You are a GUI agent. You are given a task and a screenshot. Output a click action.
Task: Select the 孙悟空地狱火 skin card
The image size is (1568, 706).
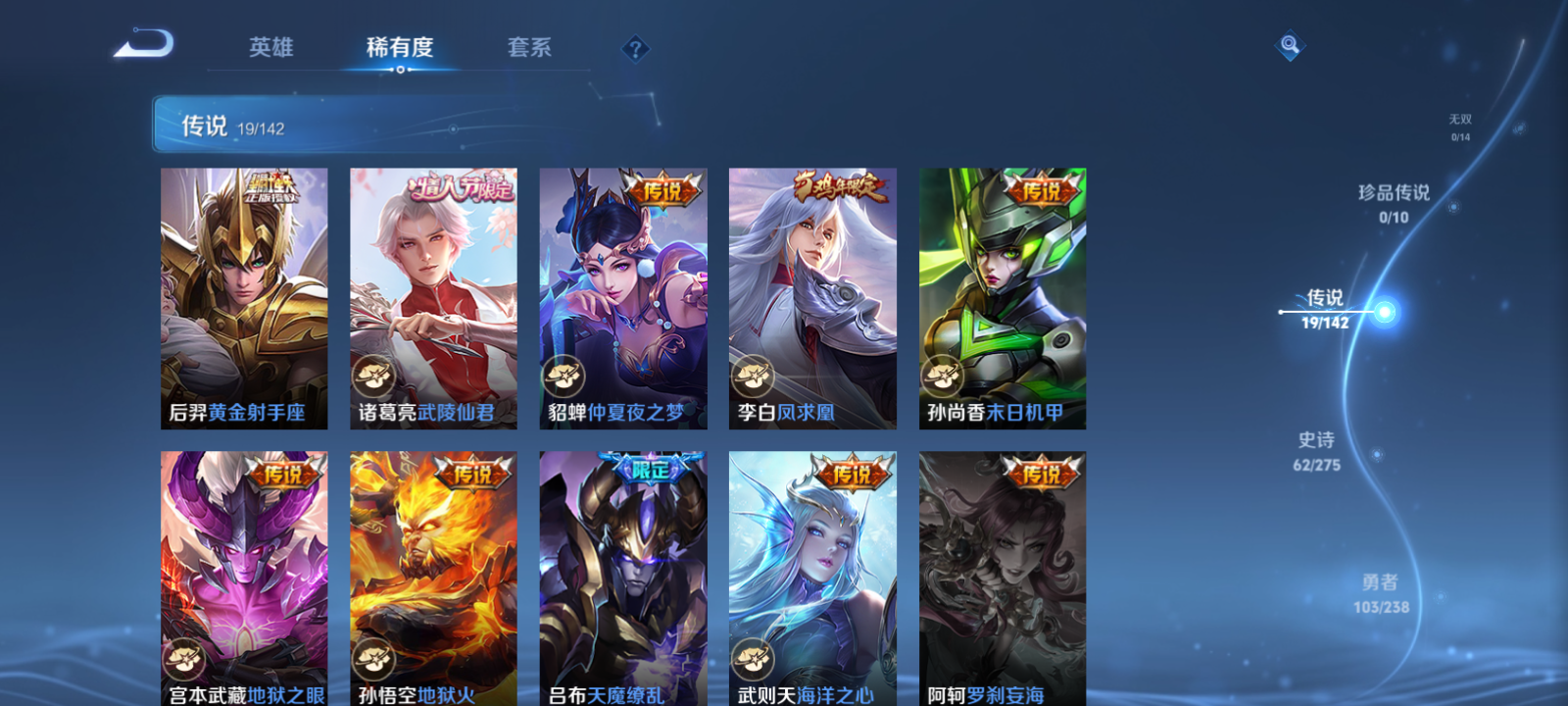pyautogui.click(x=433, y=579)
